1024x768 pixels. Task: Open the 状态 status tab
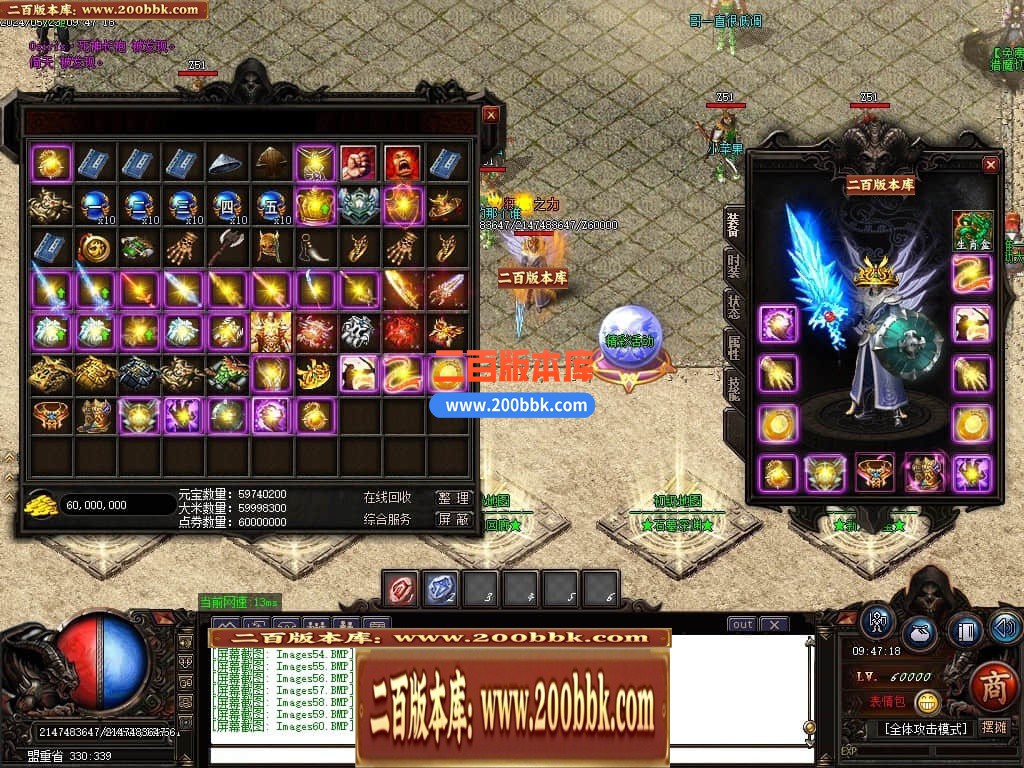point(734,308)
